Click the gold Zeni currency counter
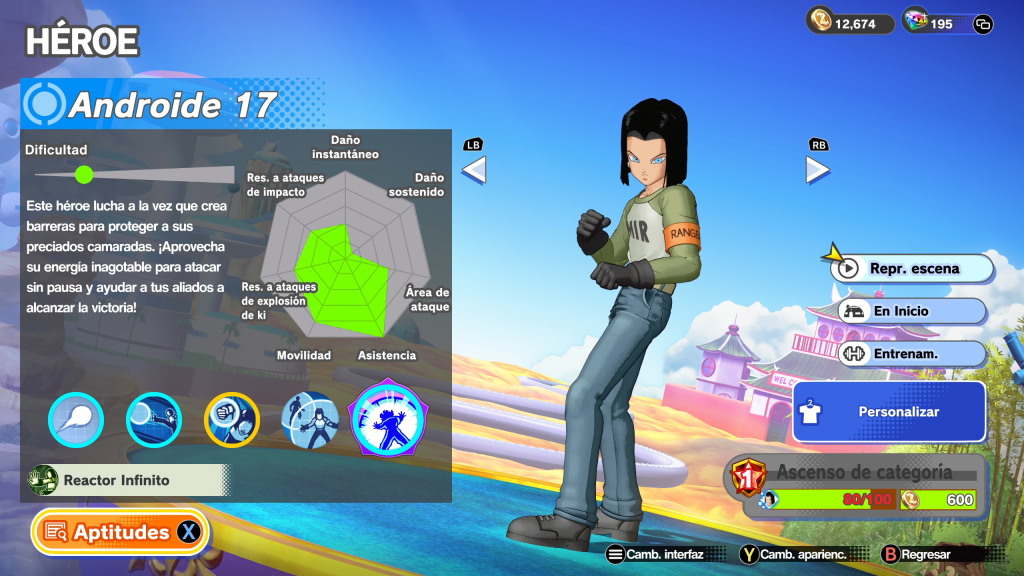 (x=851, y=23)
